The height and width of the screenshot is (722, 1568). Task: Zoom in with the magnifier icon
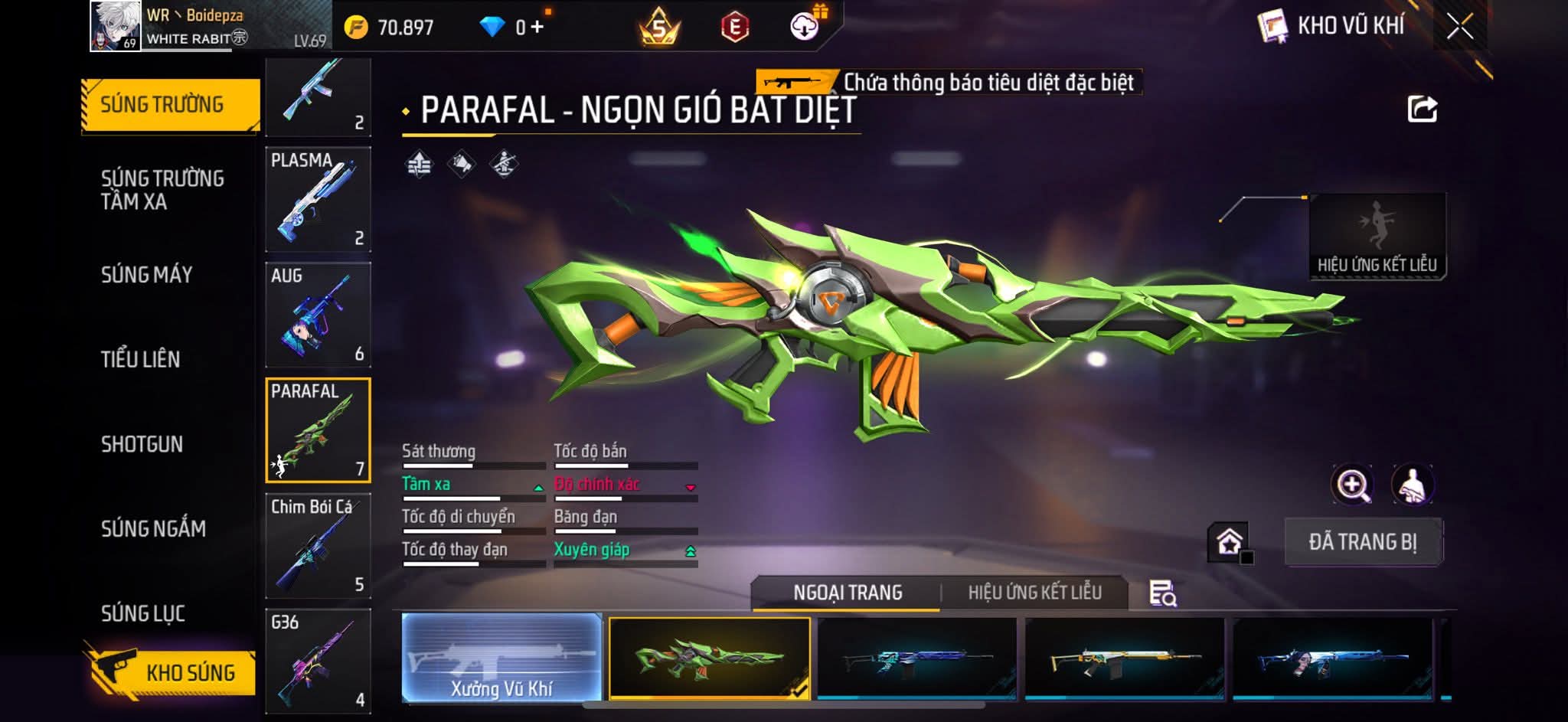[x=1353, y=485]
